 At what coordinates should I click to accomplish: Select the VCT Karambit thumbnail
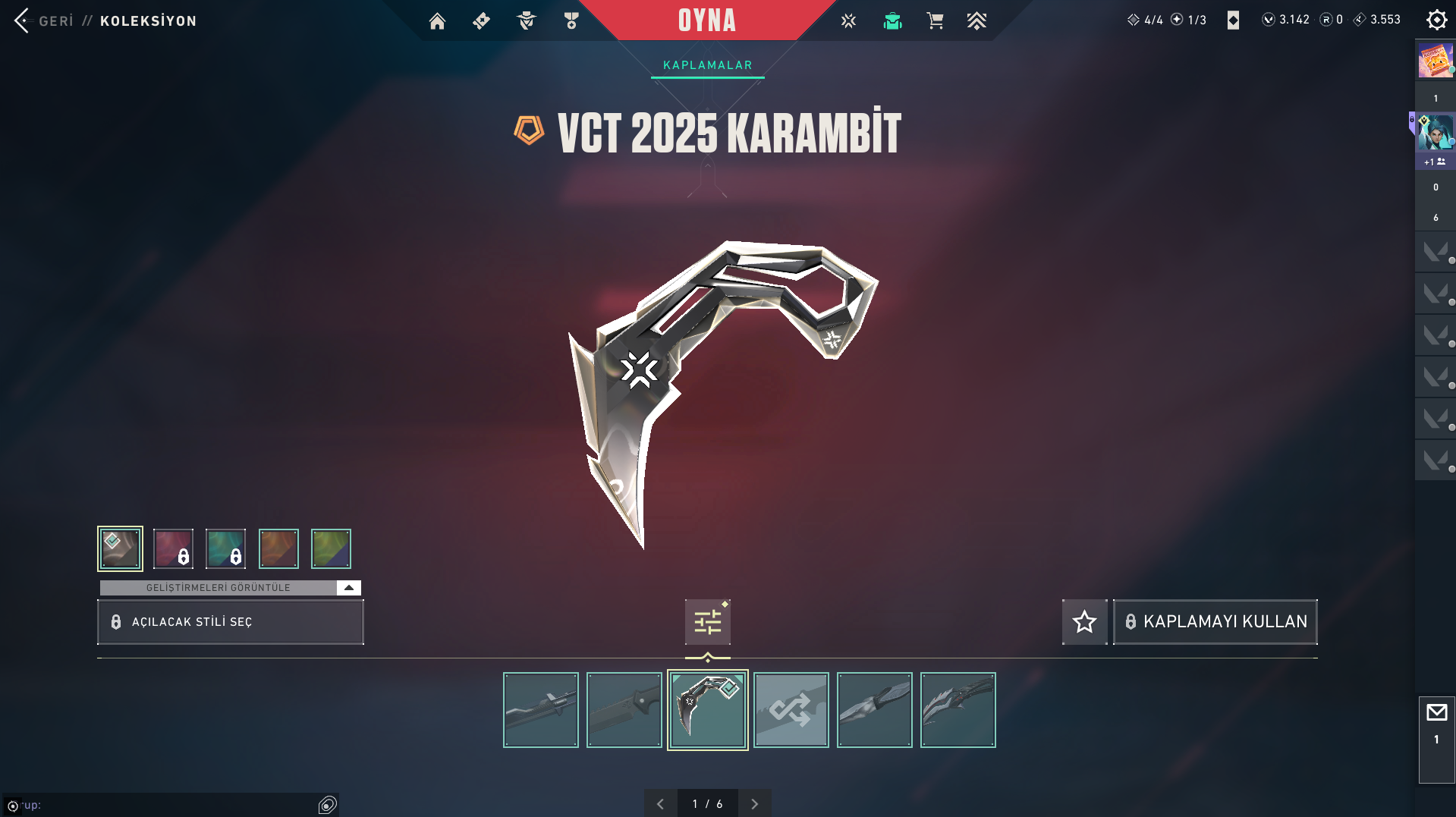707,710
